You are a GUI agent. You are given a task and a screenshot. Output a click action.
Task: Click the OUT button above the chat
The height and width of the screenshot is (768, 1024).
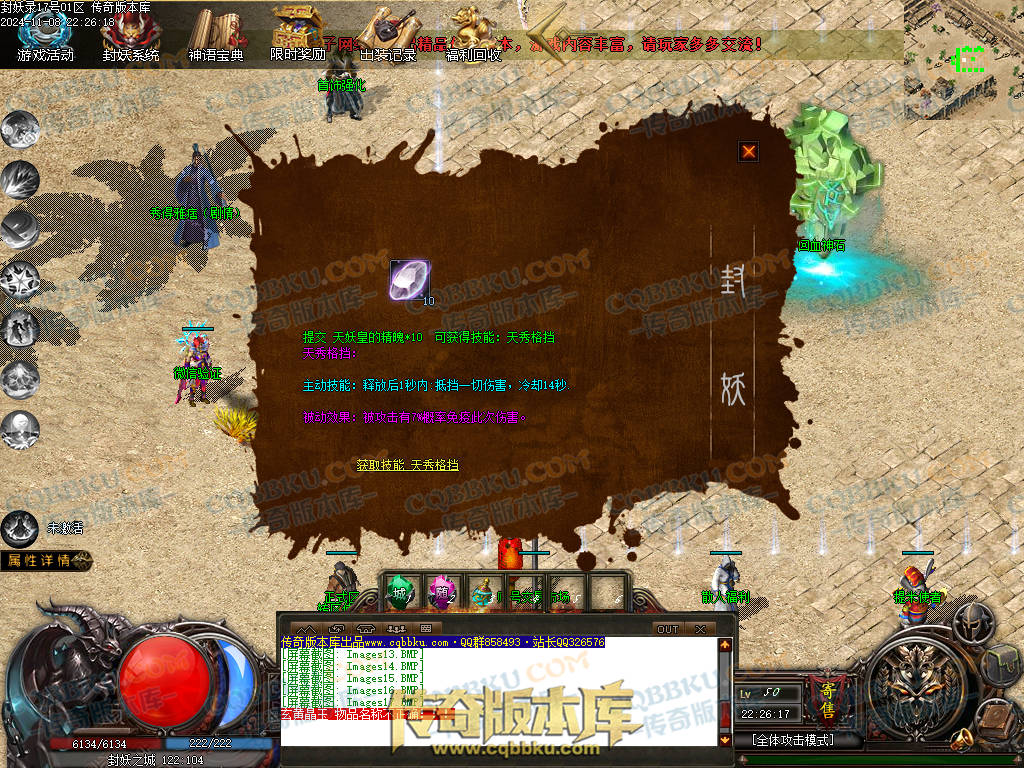pyautogui.click(x=667, y=629)
